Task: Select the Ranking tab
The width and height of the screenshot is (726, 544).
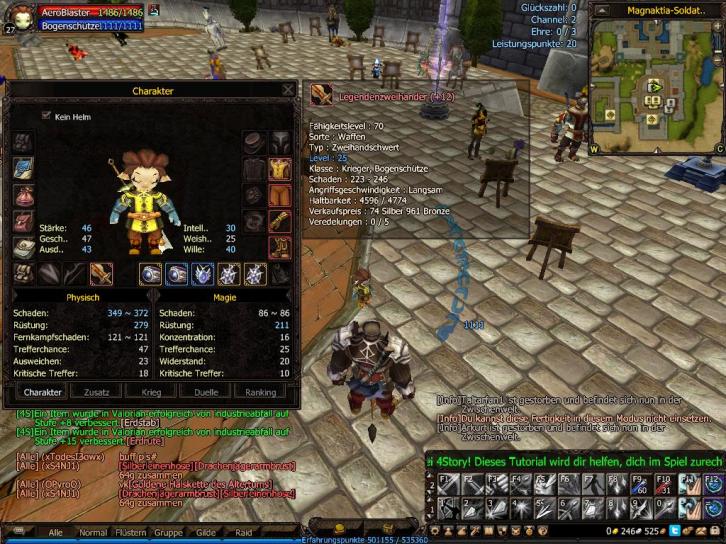Action: [x=260, y=392]
